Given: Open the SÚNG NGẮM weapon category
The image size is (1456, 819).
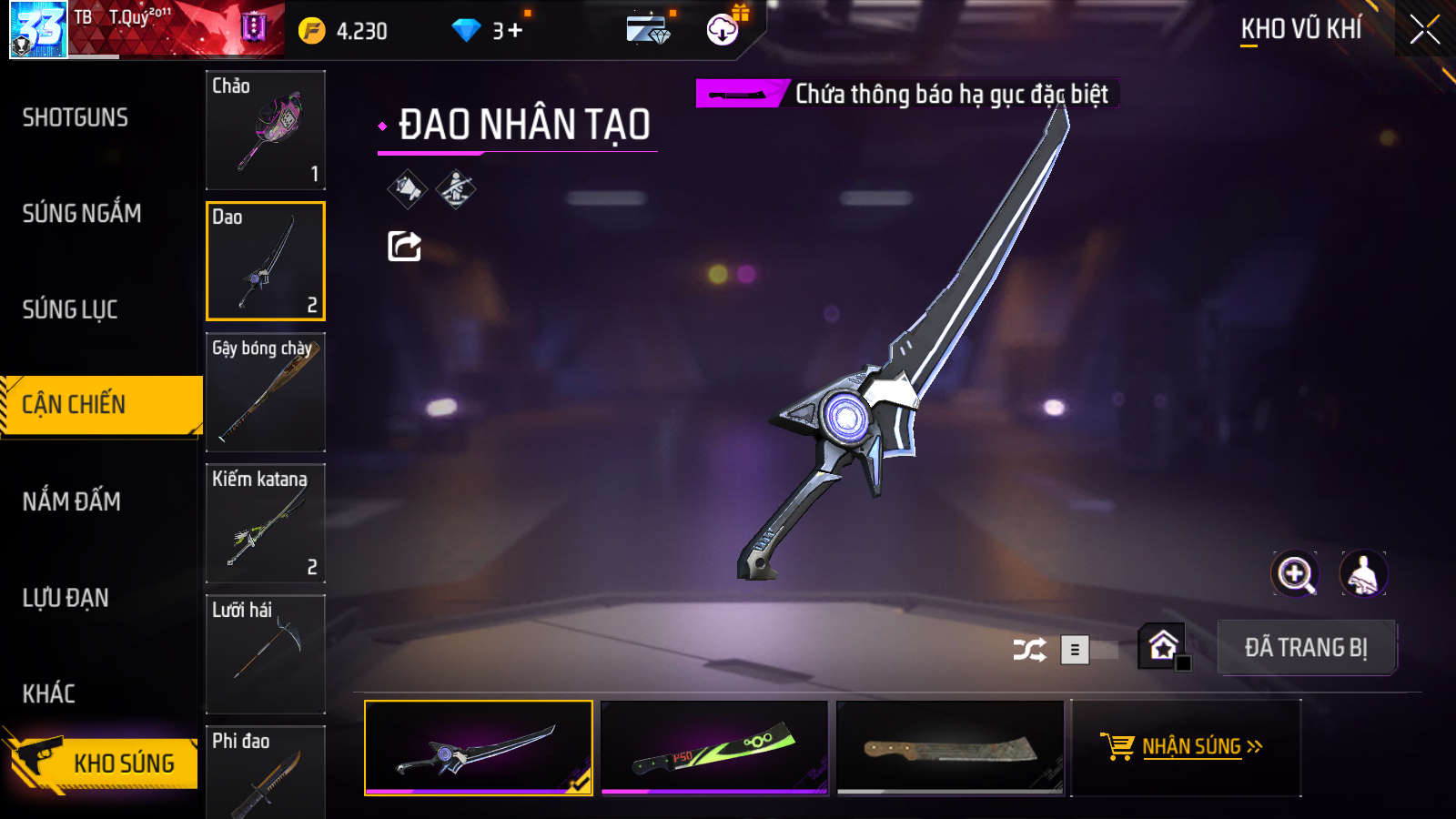Looking at the screenshot, I should [x=82, y=214].
